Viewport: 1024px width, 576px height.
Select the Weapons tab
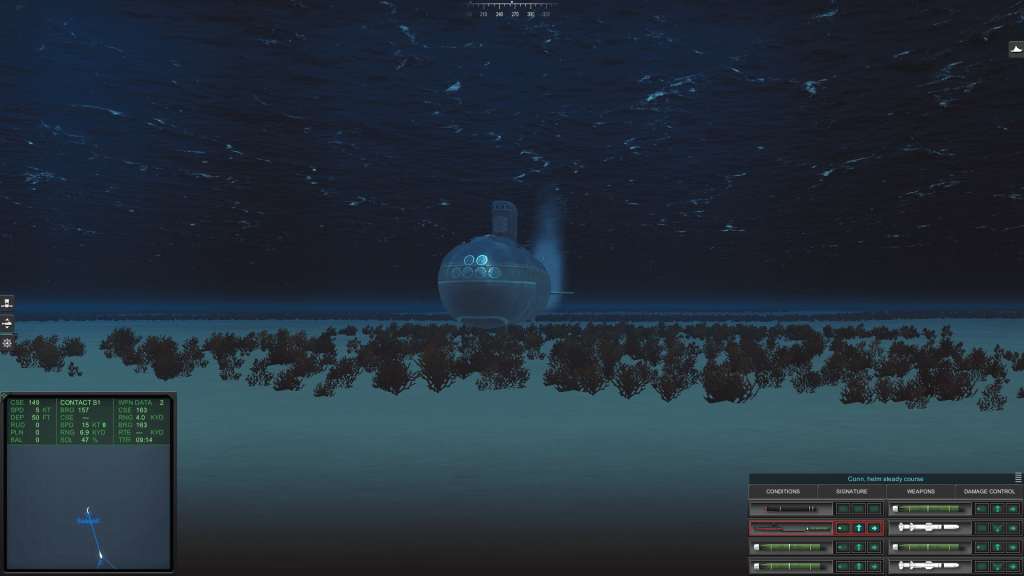click(x=920, y=491)
